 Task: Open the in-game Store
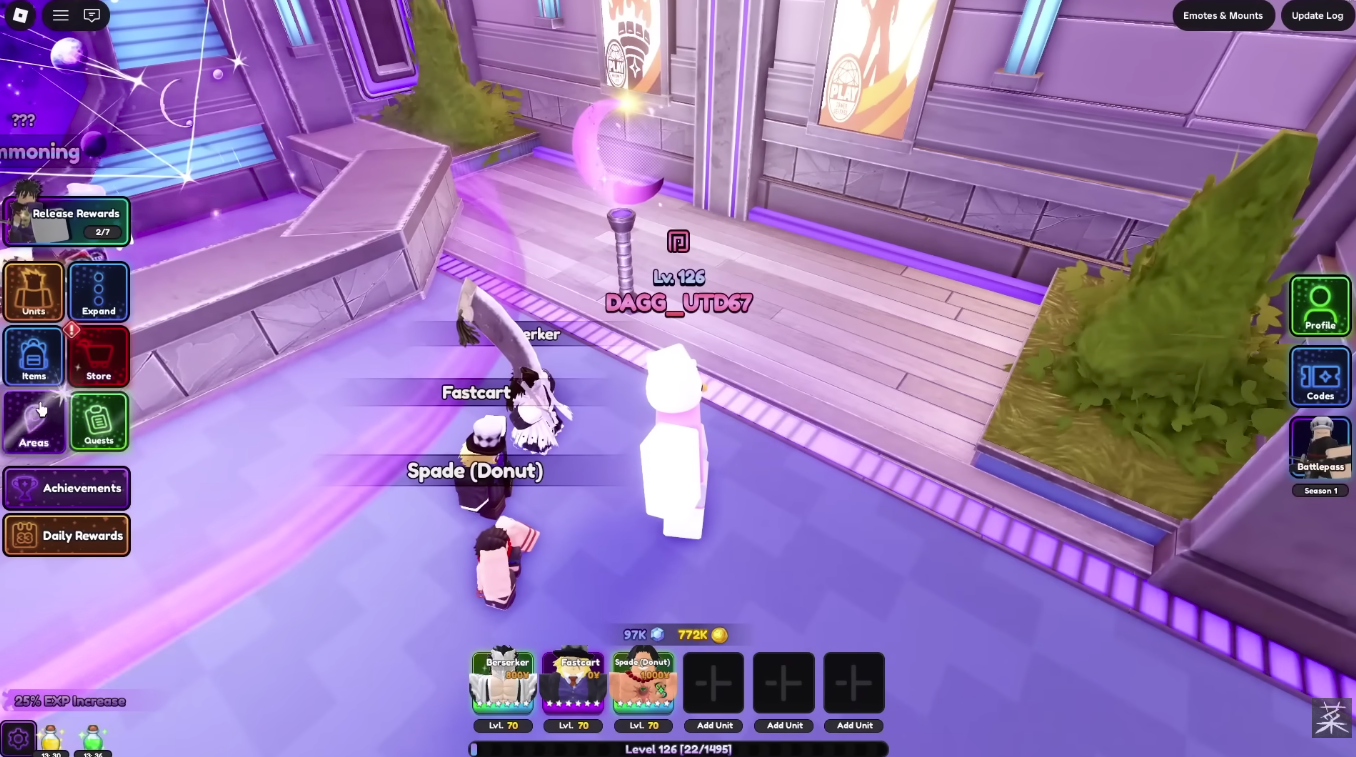tap(97, 356)
